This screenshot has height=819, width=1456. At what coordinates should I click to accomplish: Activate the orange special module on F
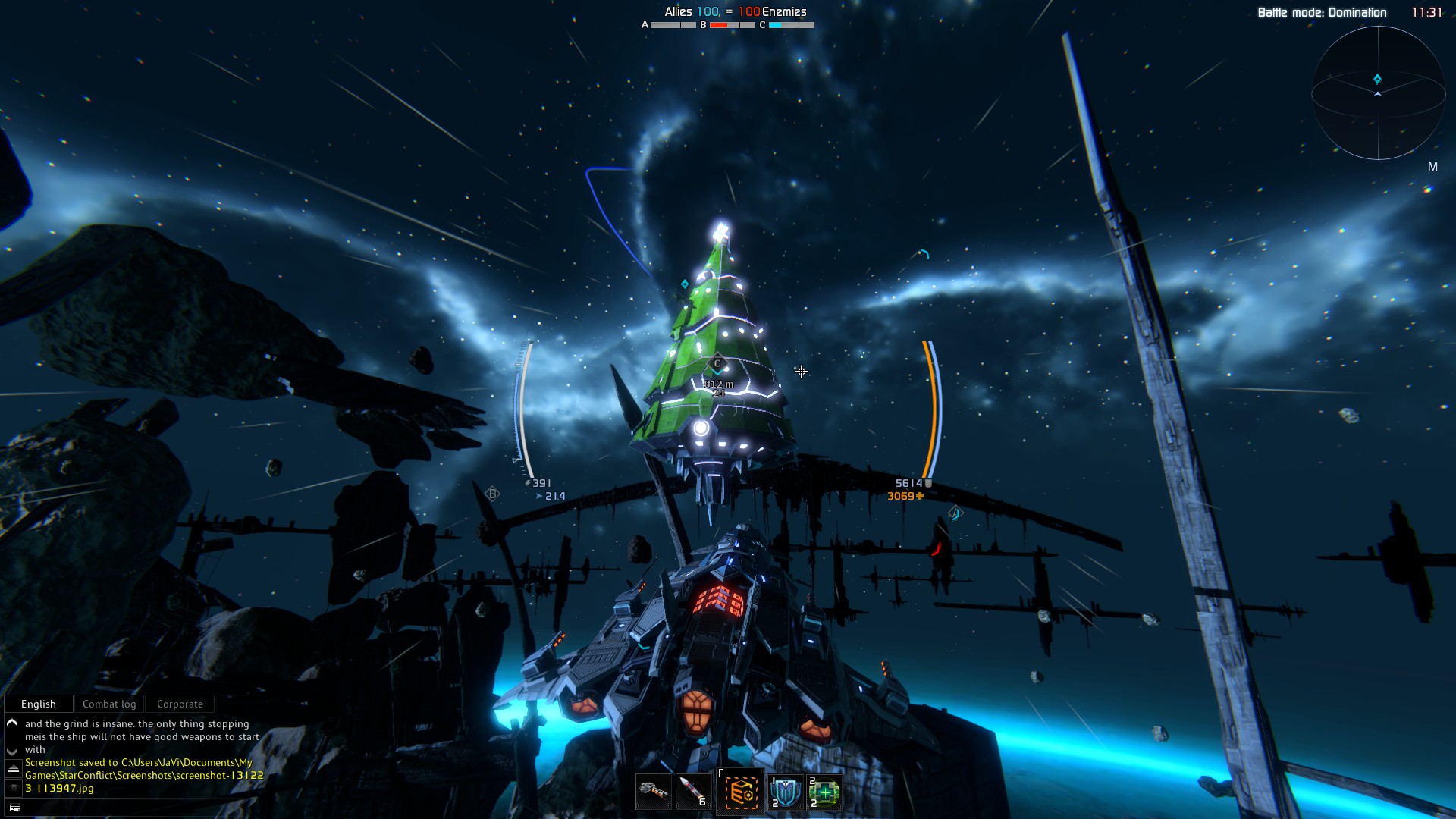pyautogui.click(x=740, y=792)
